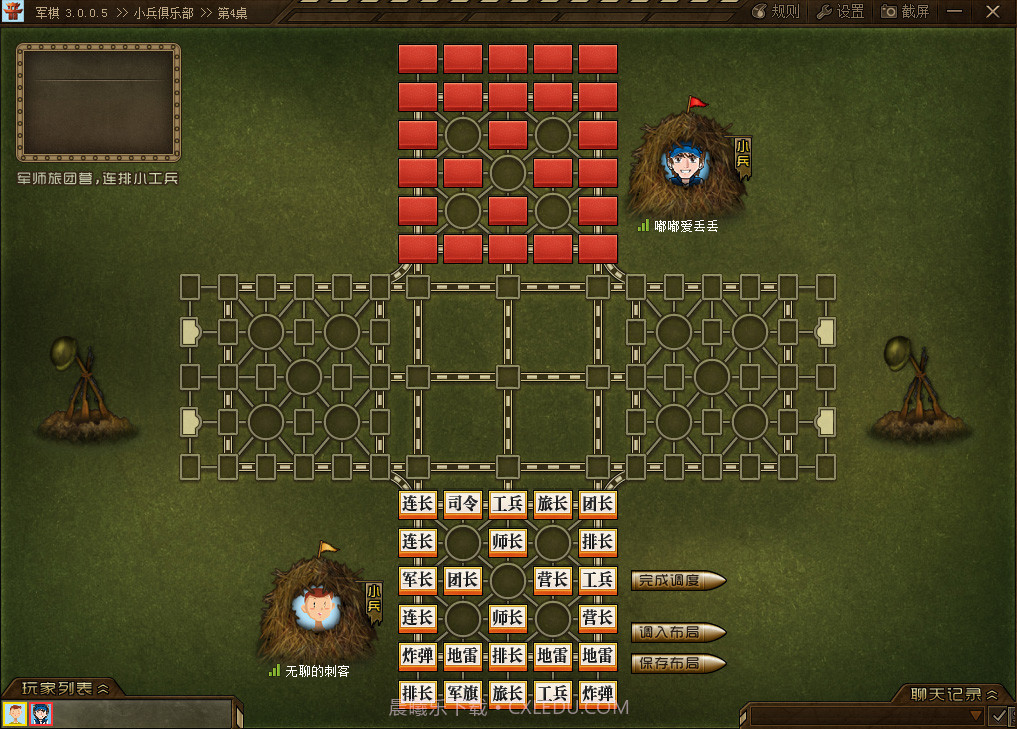This screenshot has width=1017, height=729.
Task: Send the chat message with the checkmark
Action: tap(998, 716)
